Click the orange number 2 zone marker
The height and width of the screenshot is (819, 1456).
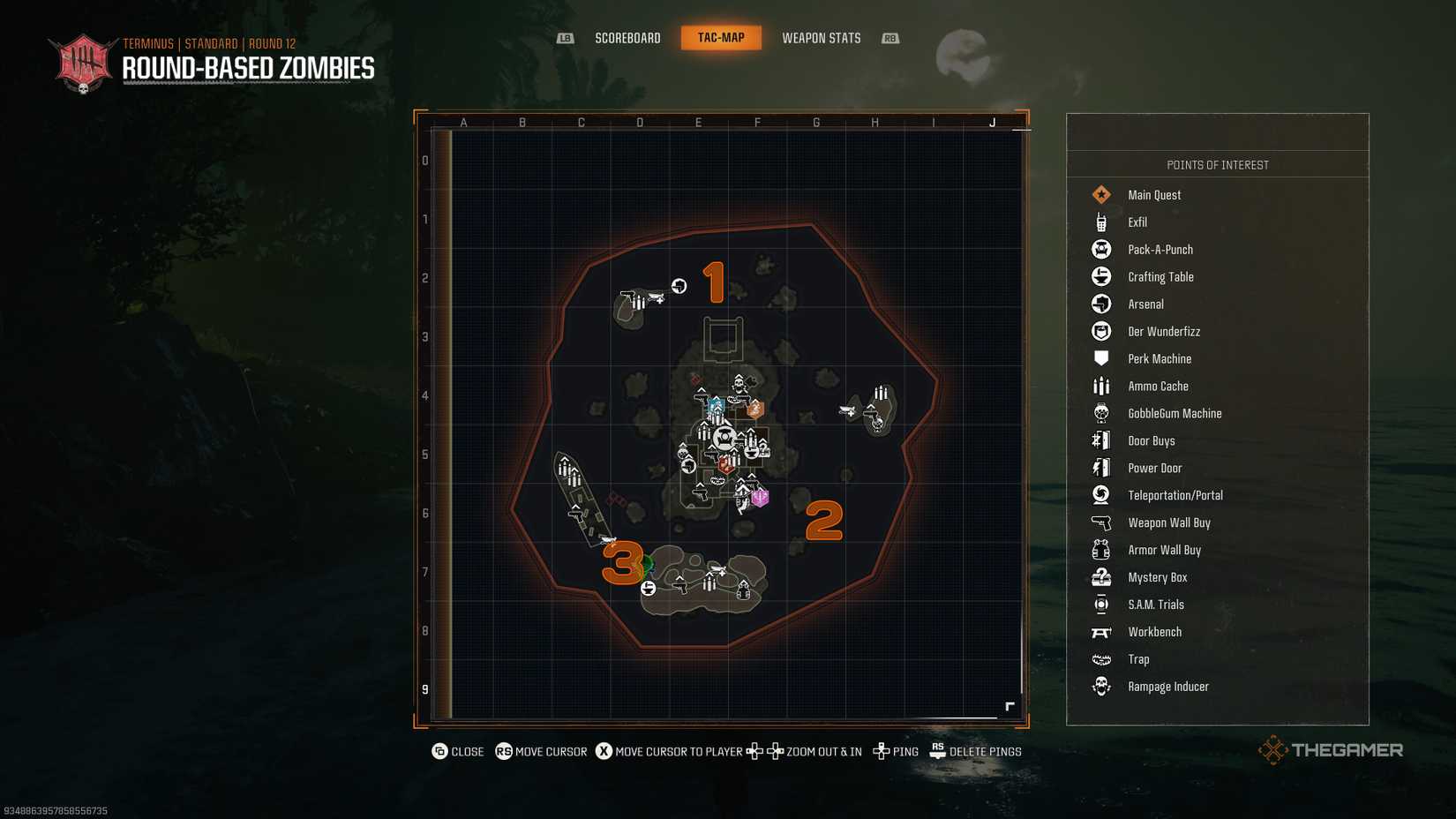(x=824, y=522)
